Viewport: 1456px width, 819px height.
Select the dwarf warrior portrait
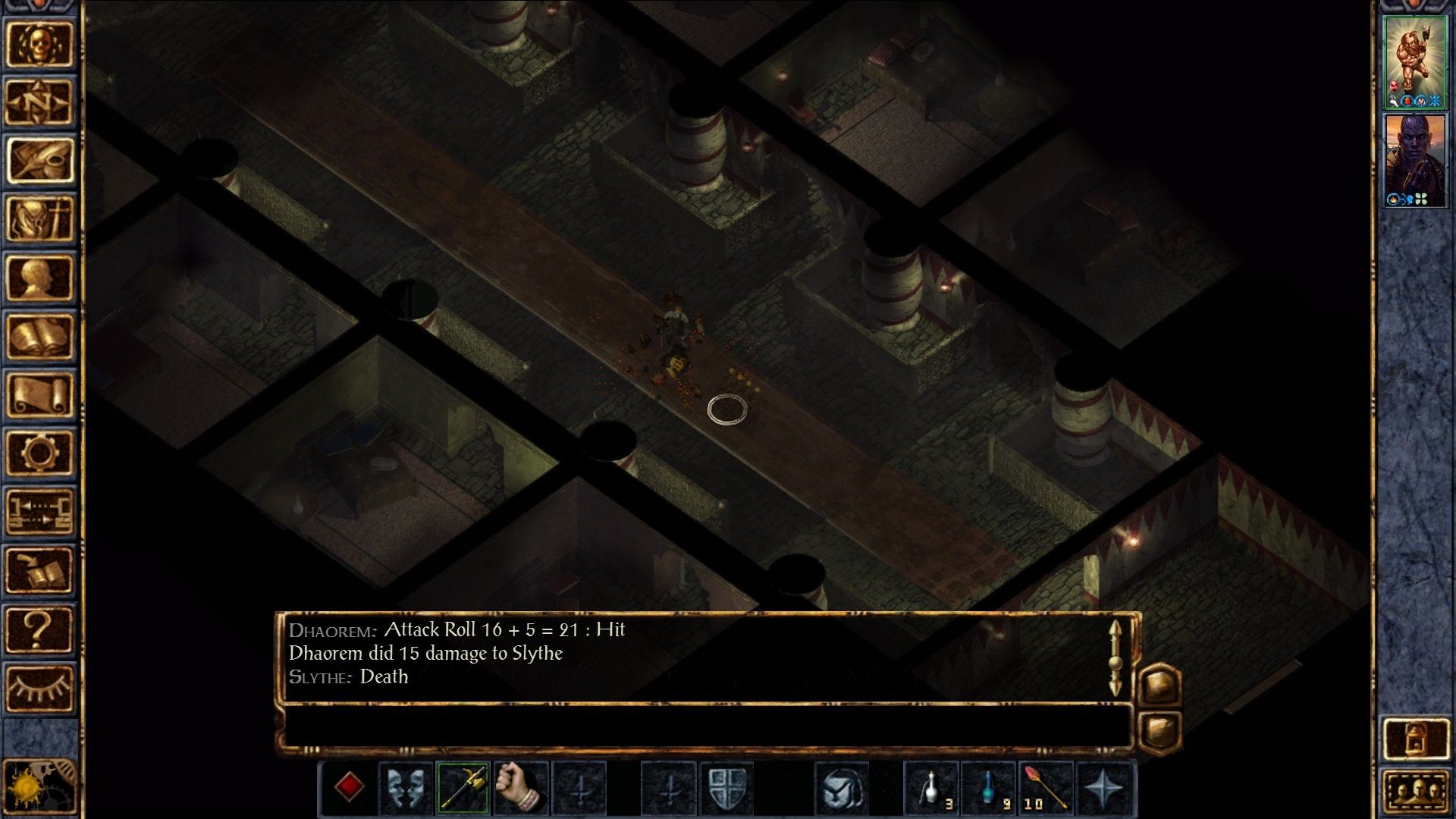1414,62
